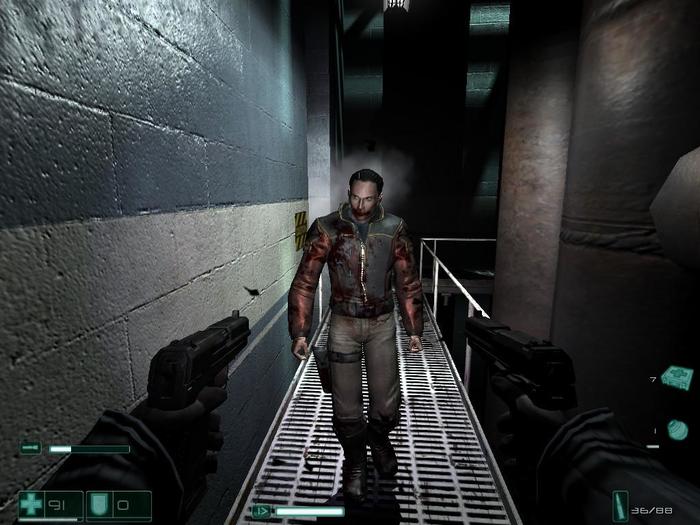The height and width of the screenshot is (525, 700).
Task: Click the health cross icon
Action: [x=32, y=504]
